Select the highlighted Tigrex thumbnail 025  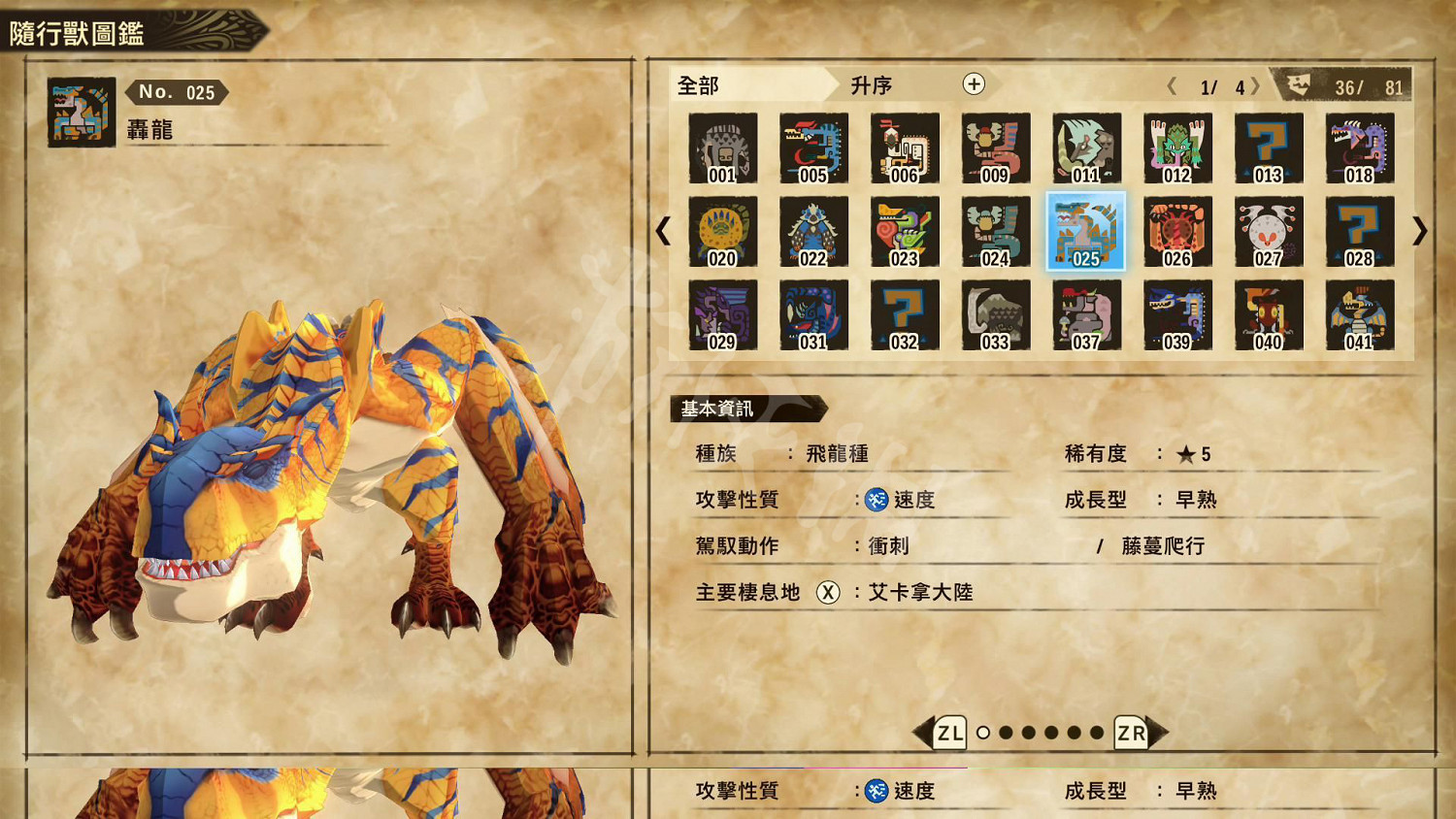(x=1085, y=232)
